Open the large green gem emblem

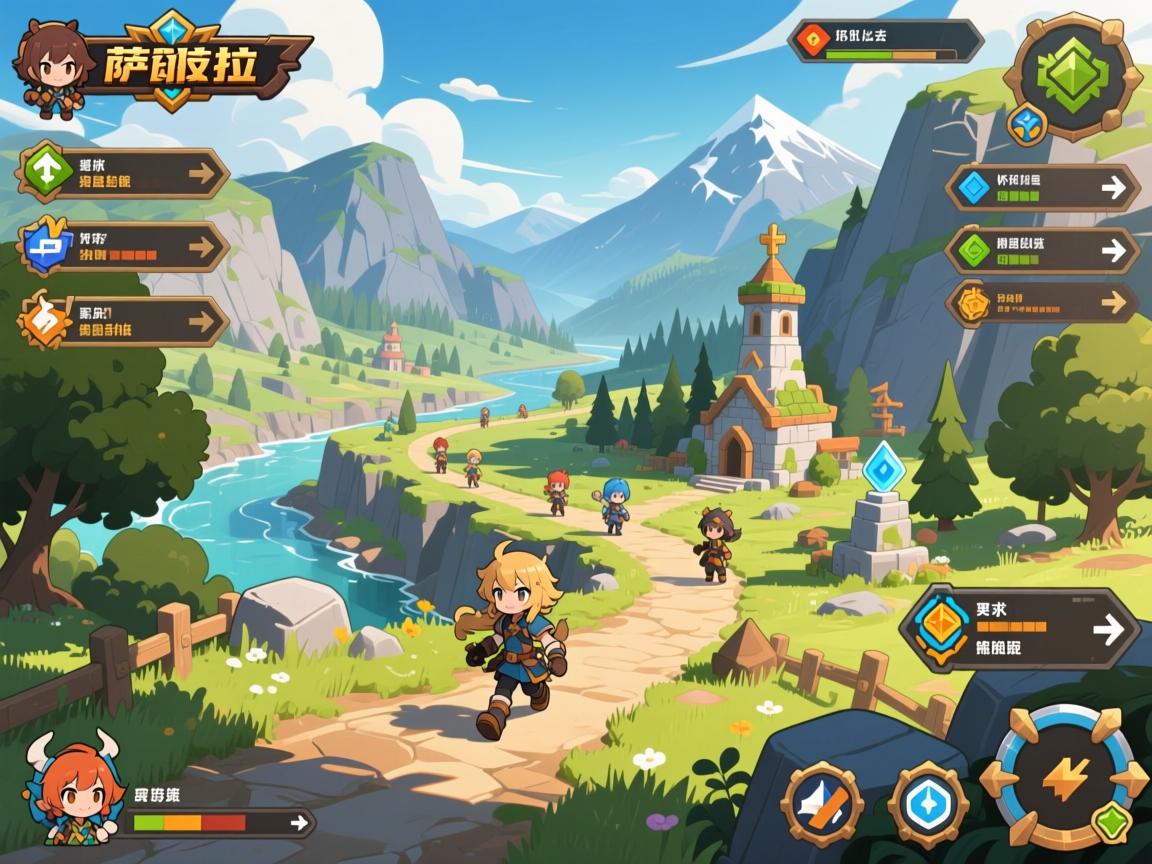1073,76
